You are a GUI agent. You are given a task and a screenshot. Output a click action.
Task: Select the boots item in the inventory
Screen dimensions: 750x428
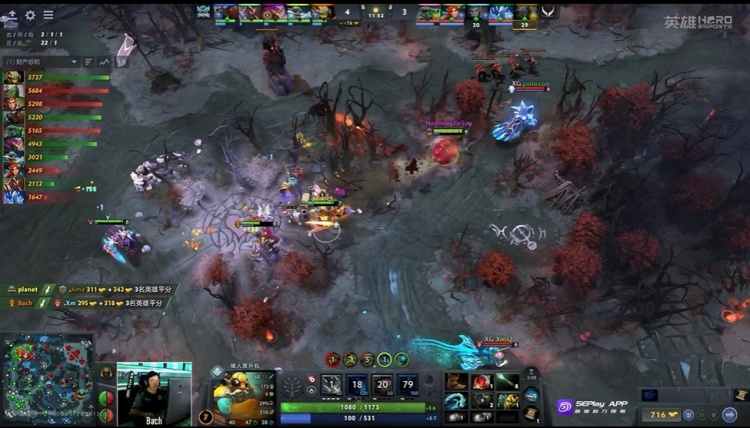pyautogui.click(x=457, y=381)
